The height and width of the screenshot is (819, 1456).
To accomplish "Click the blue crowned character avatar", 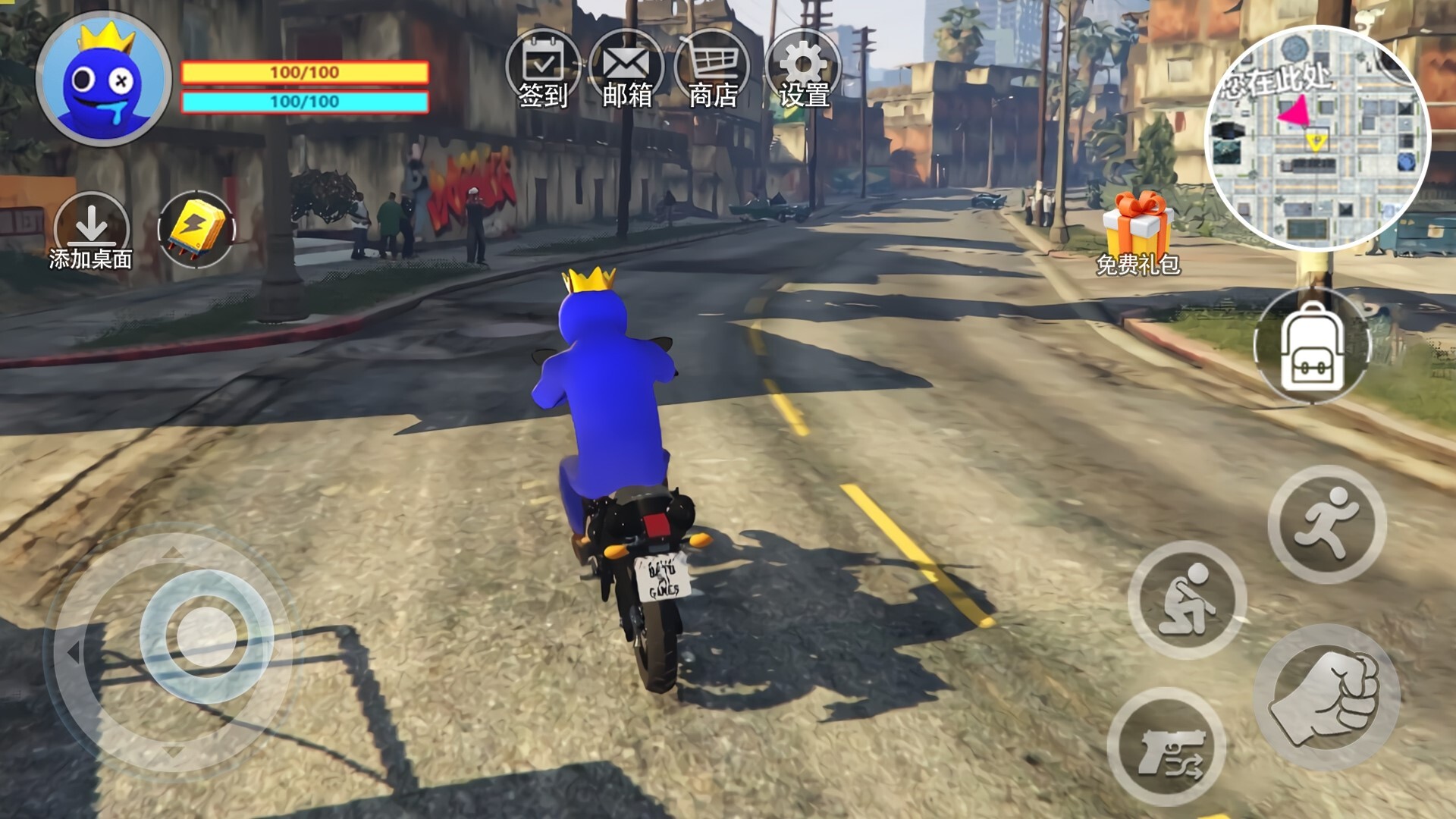I will click(104, 79).
